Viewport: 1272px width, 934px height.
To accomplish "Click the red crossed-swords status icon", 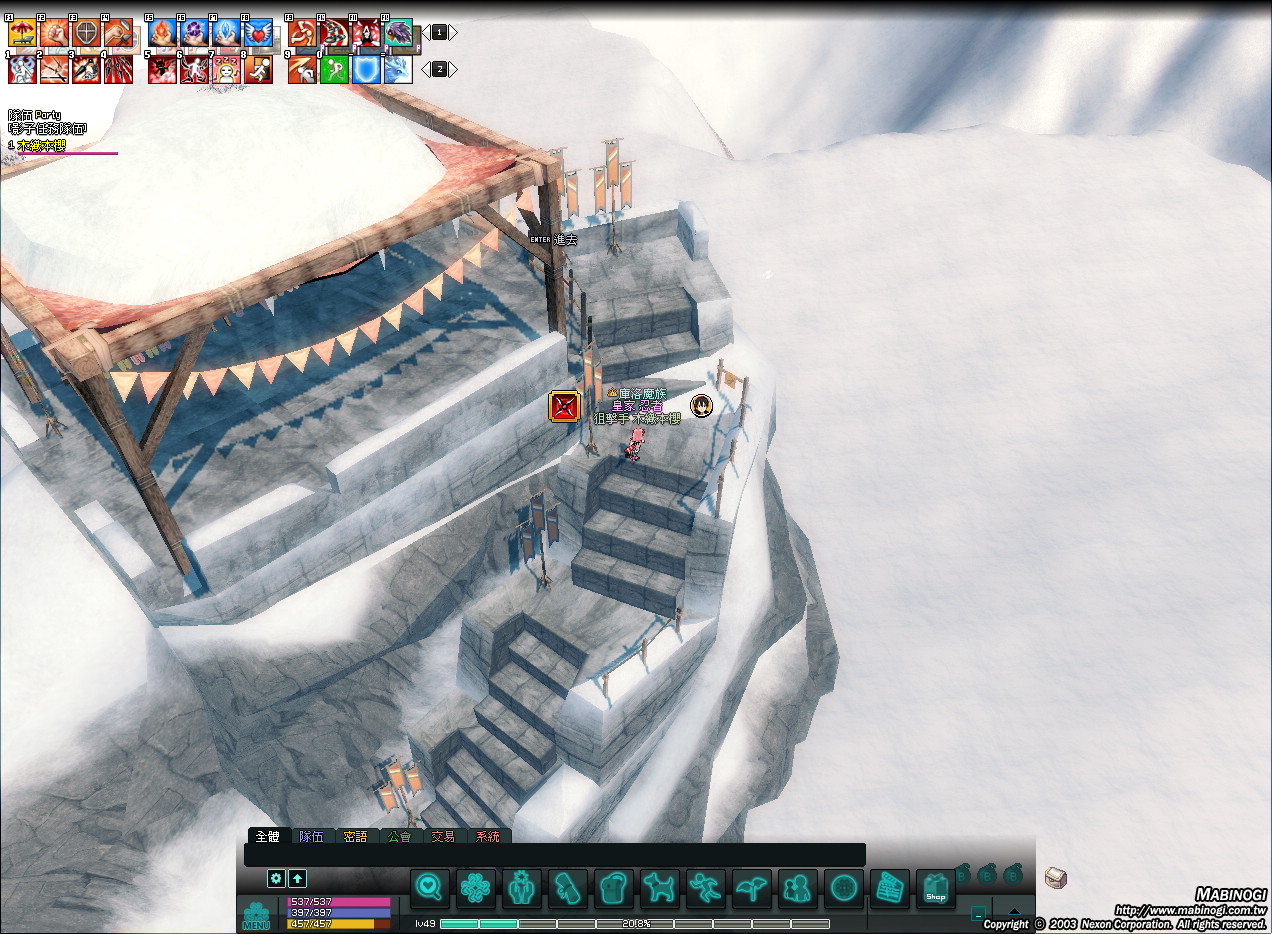I will click(564, 407).
